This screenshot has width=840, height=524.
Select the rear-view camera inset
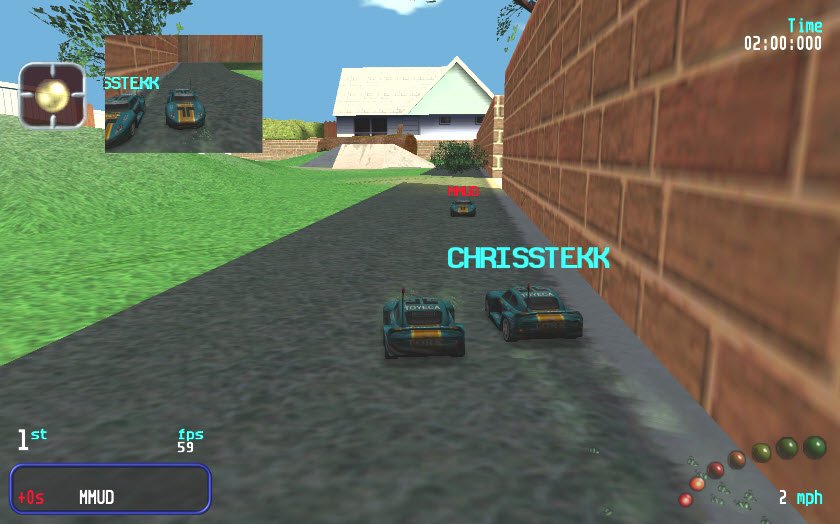coord(183,94)
